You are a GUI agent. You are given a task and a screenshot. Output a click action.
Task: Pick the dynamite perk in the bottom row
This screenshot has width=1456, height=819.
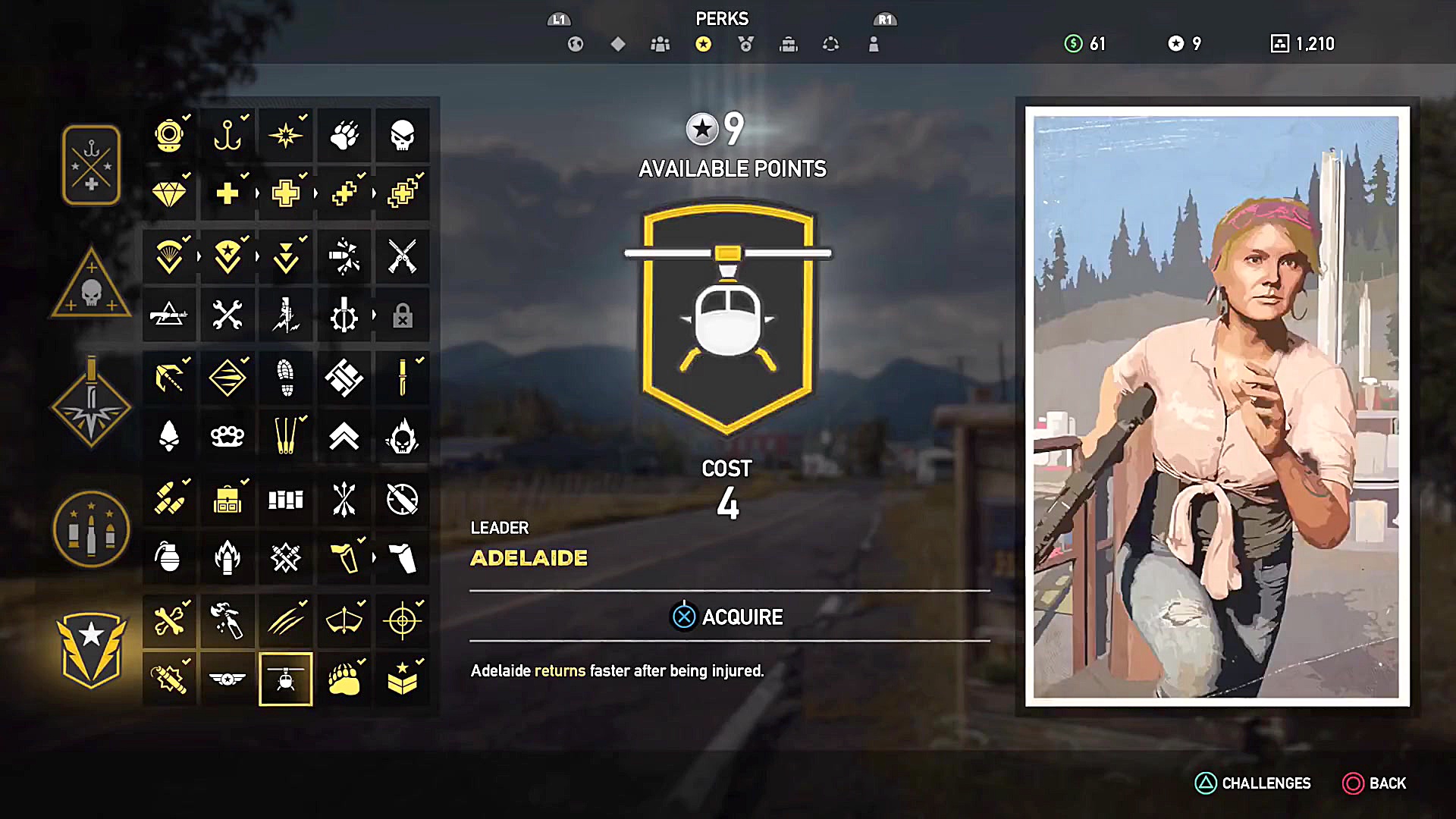169,679
